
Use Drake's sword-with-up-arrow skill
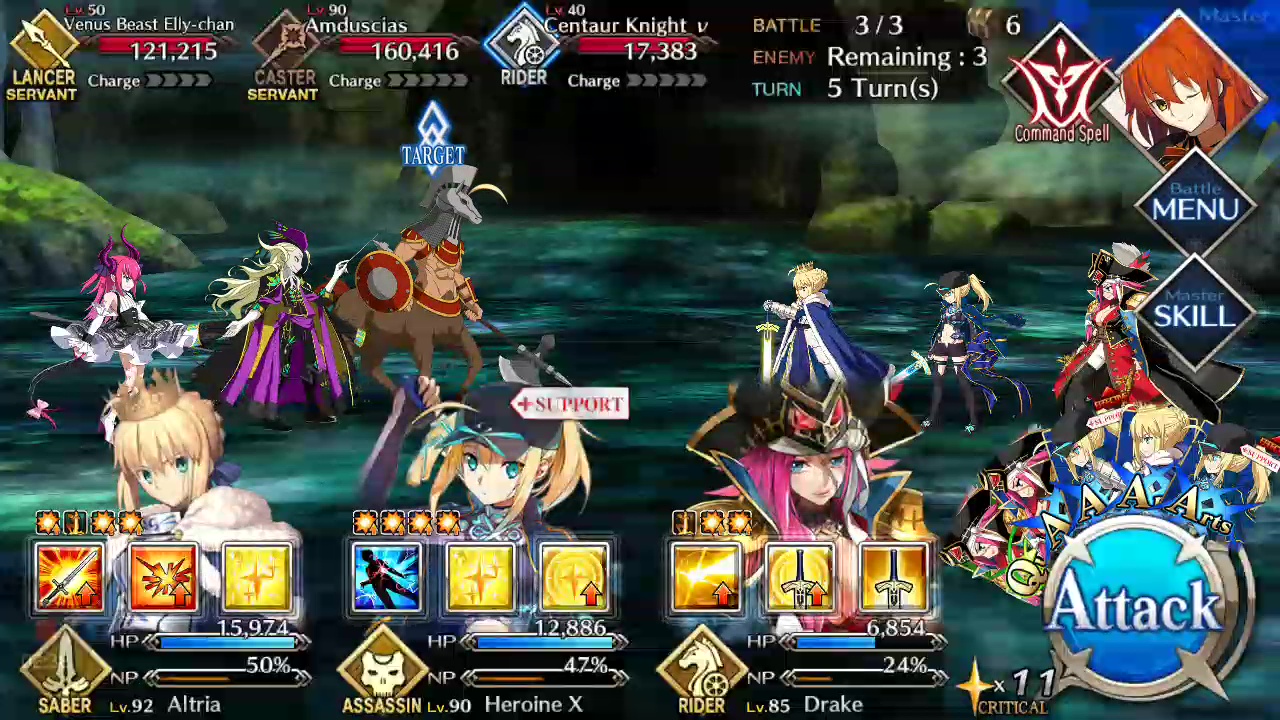pos(800,577)
